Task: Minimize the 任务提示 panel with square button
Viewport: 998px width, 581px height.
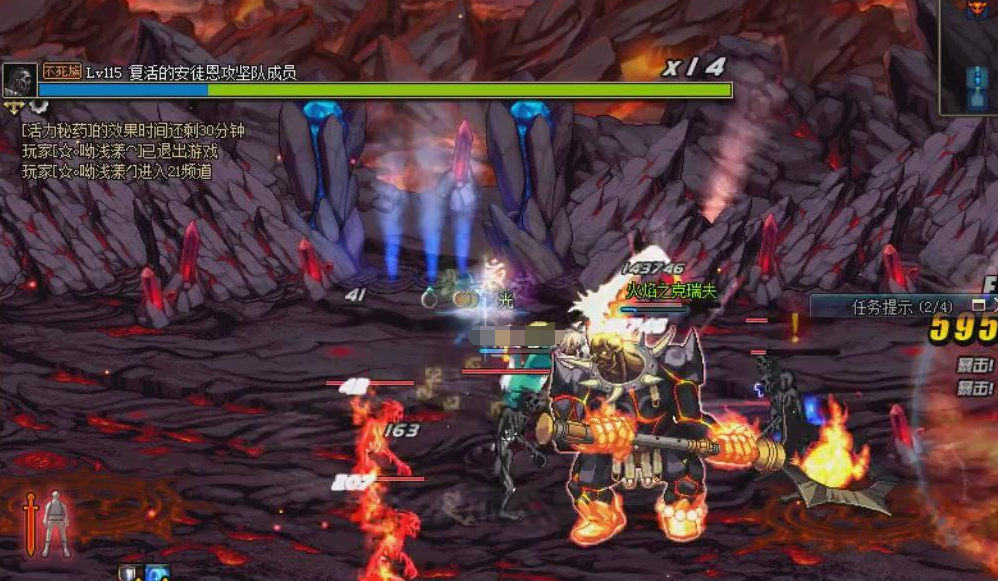Action: click(x=979, y=304)
